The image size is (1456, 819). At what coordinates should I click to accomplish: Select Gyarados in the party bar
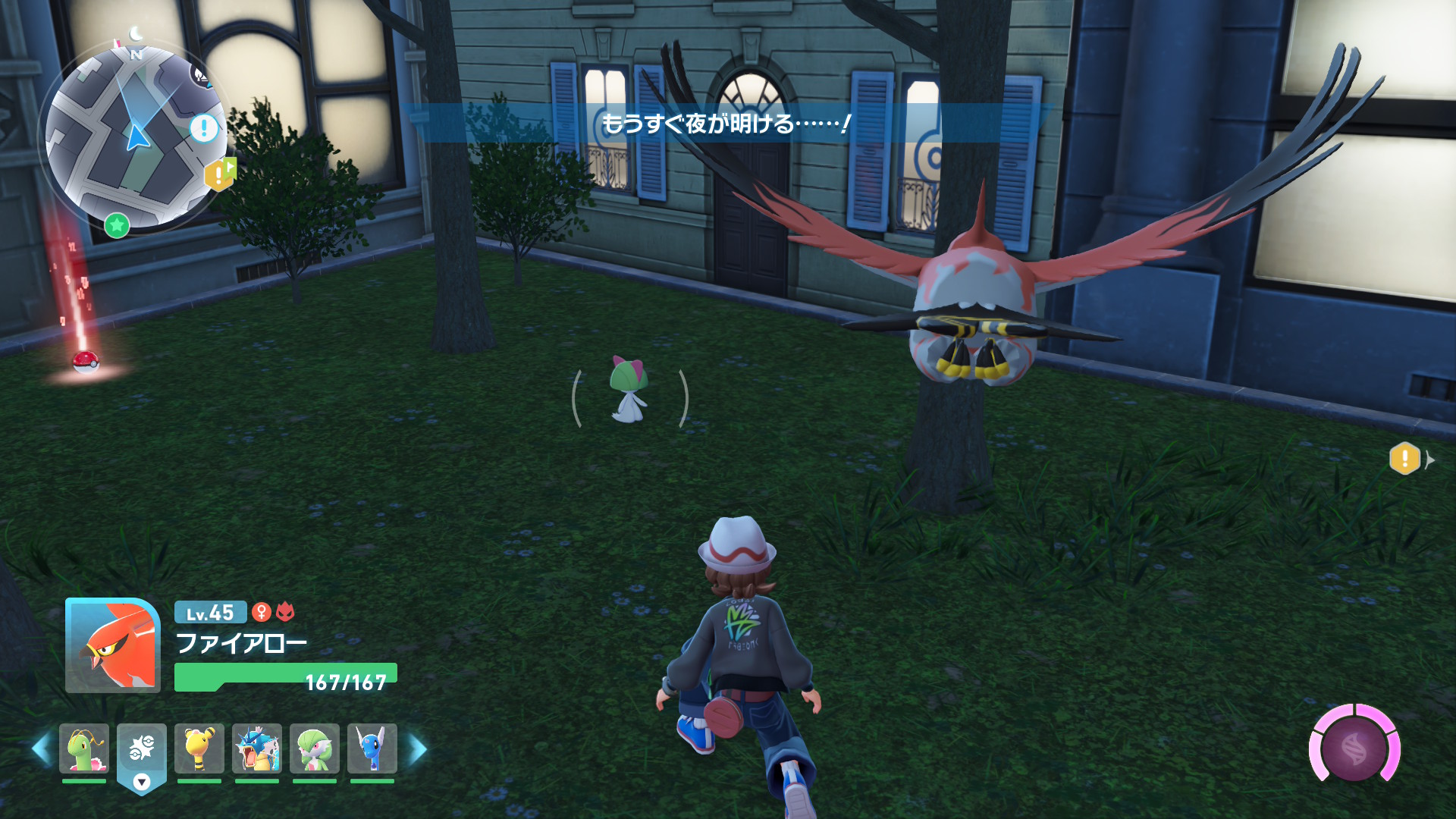(257, 748)
